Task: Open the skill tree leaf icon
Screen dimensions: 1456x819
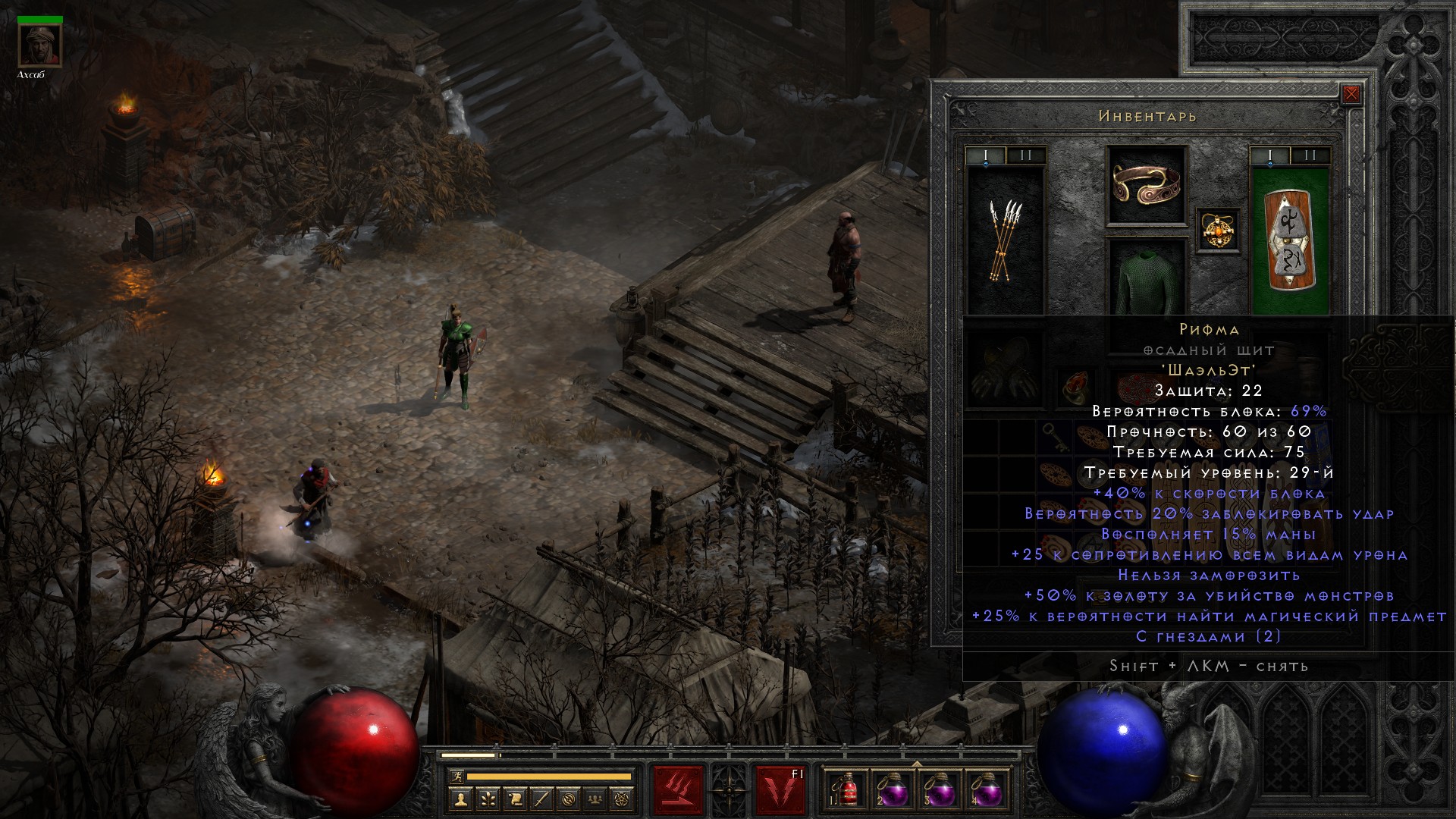Action: tap(488, 799)
